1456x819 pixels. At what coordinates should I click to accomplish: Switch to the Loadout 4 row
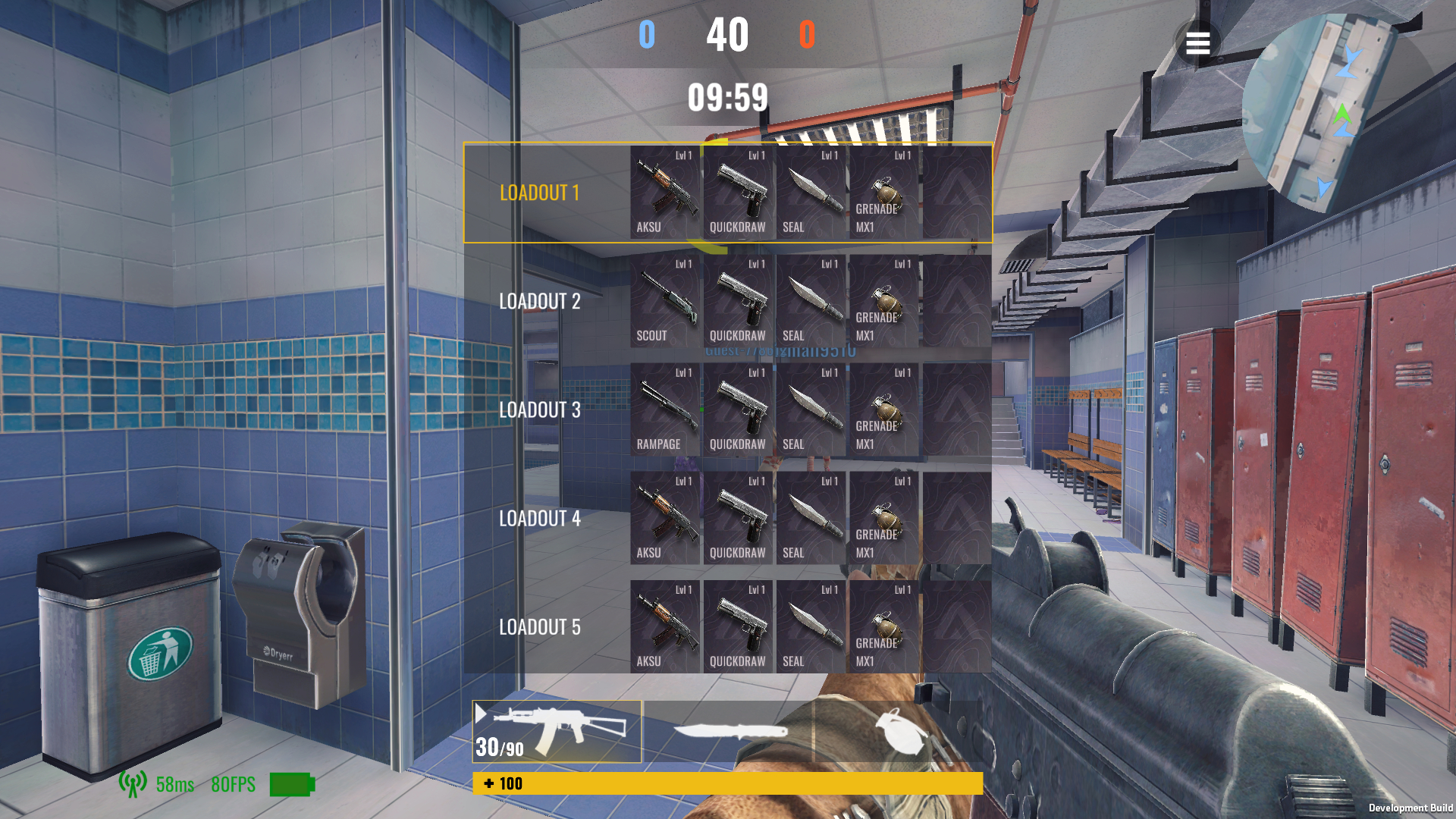tap(540, 519)
